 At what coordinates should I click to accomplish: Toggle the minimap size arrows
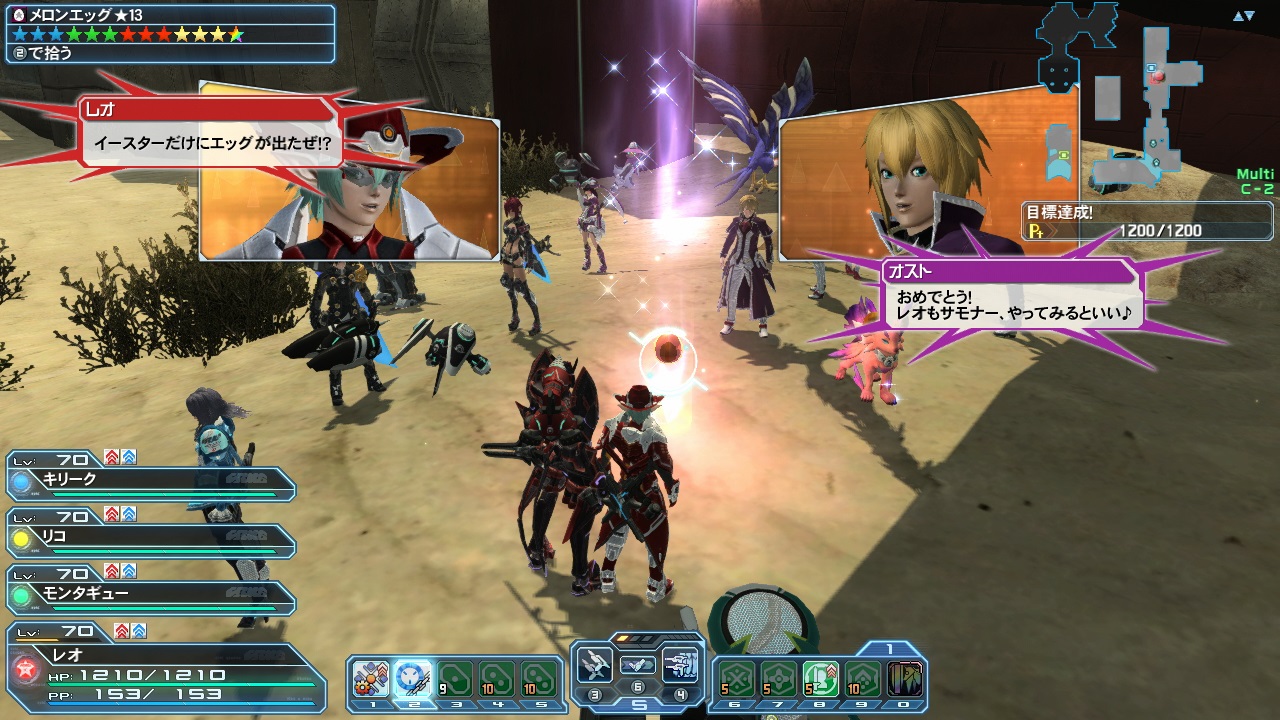point(1243,16)
